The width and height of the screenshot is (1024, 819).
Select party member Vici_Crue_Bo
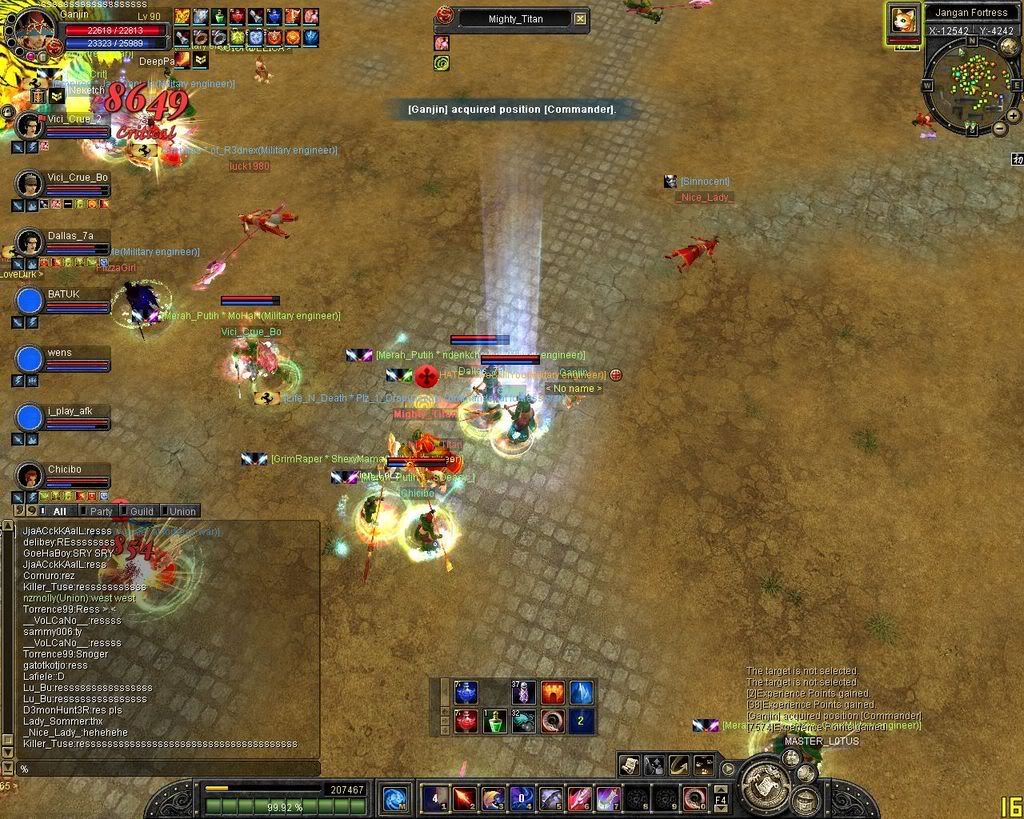pos(29,185)
